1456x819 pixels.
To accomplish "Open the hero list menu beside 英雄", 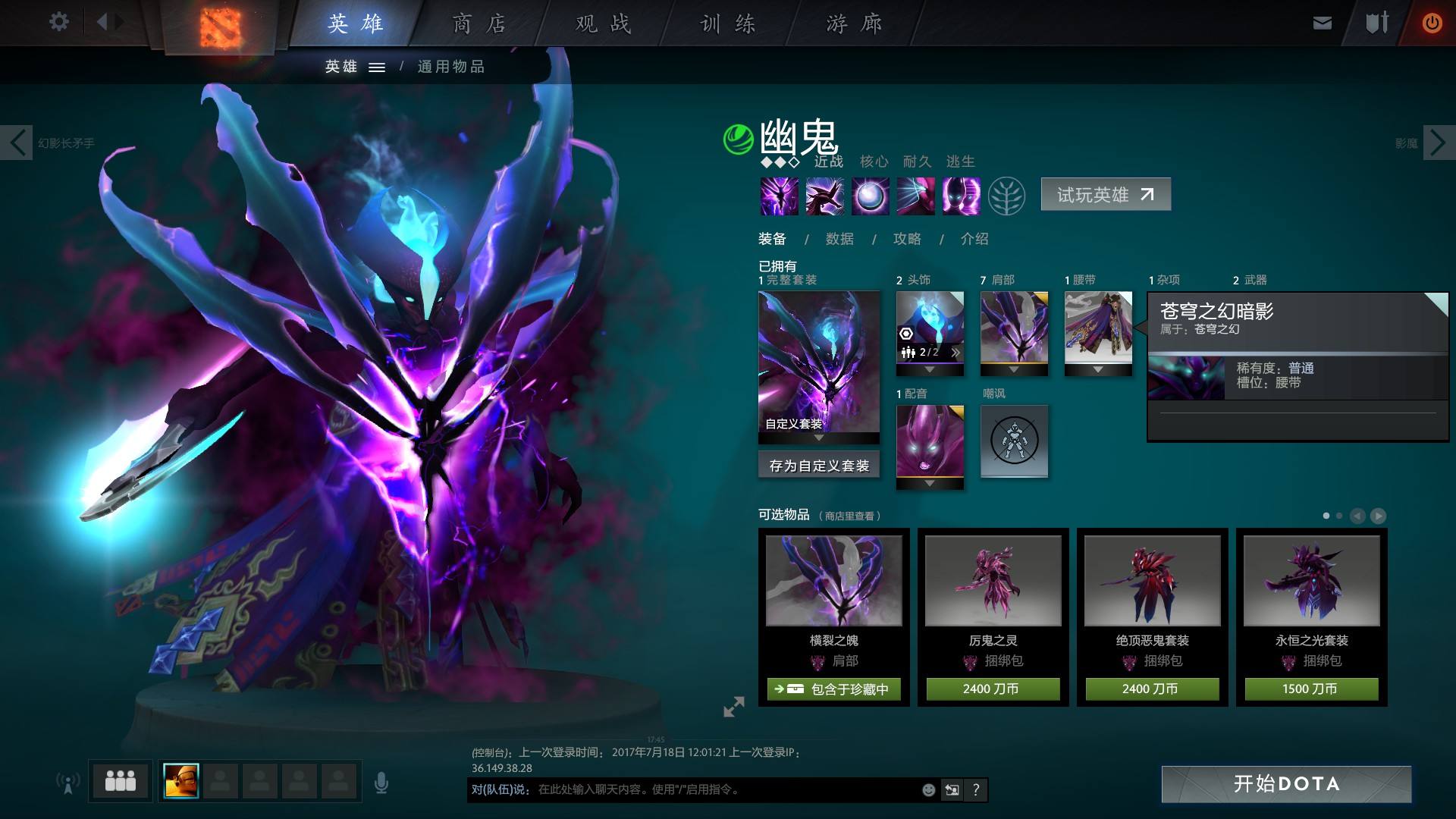I will [x=376, y=67].
